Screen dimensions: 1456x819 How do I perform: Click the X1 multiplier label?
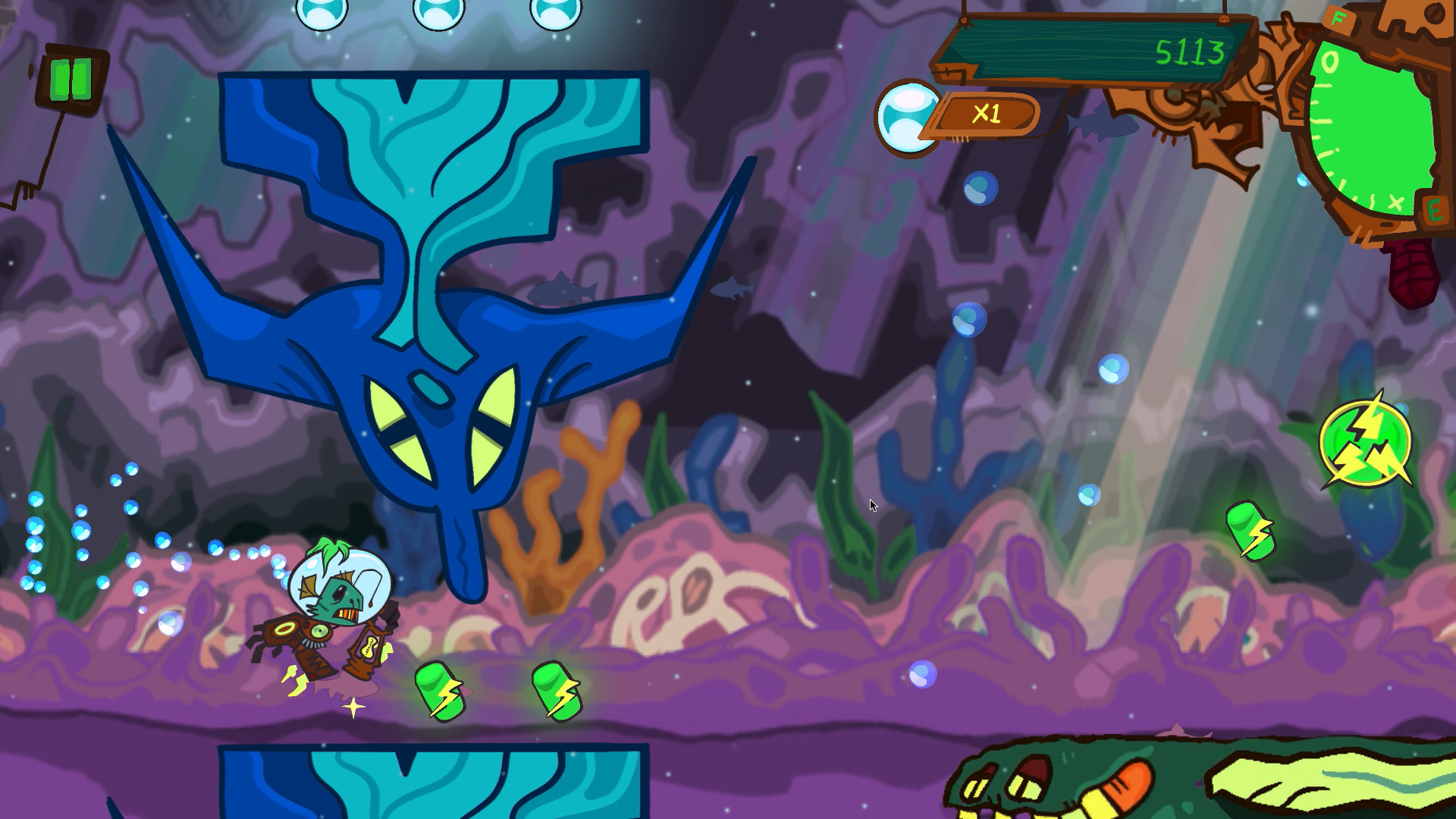pos(988,114)
